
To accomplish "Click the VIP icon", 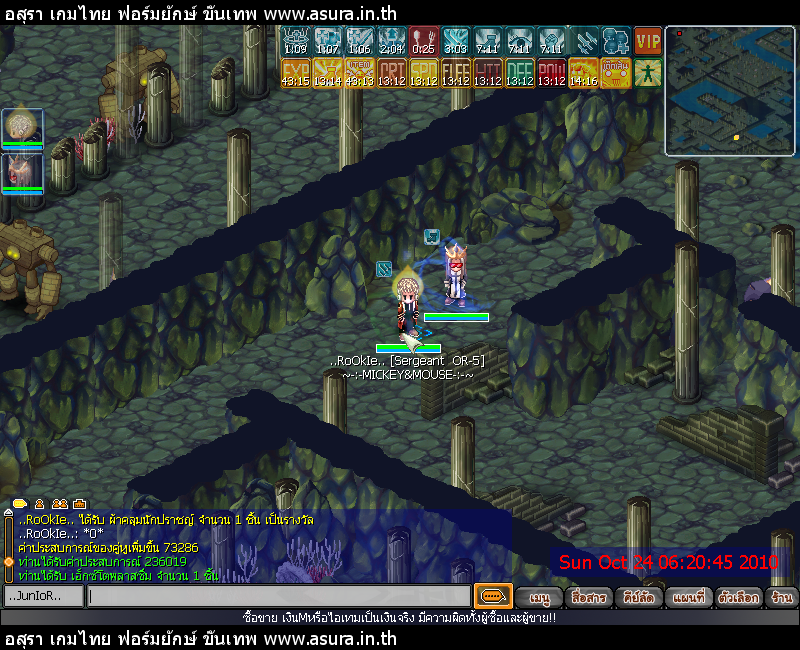I will coord(648,41).
